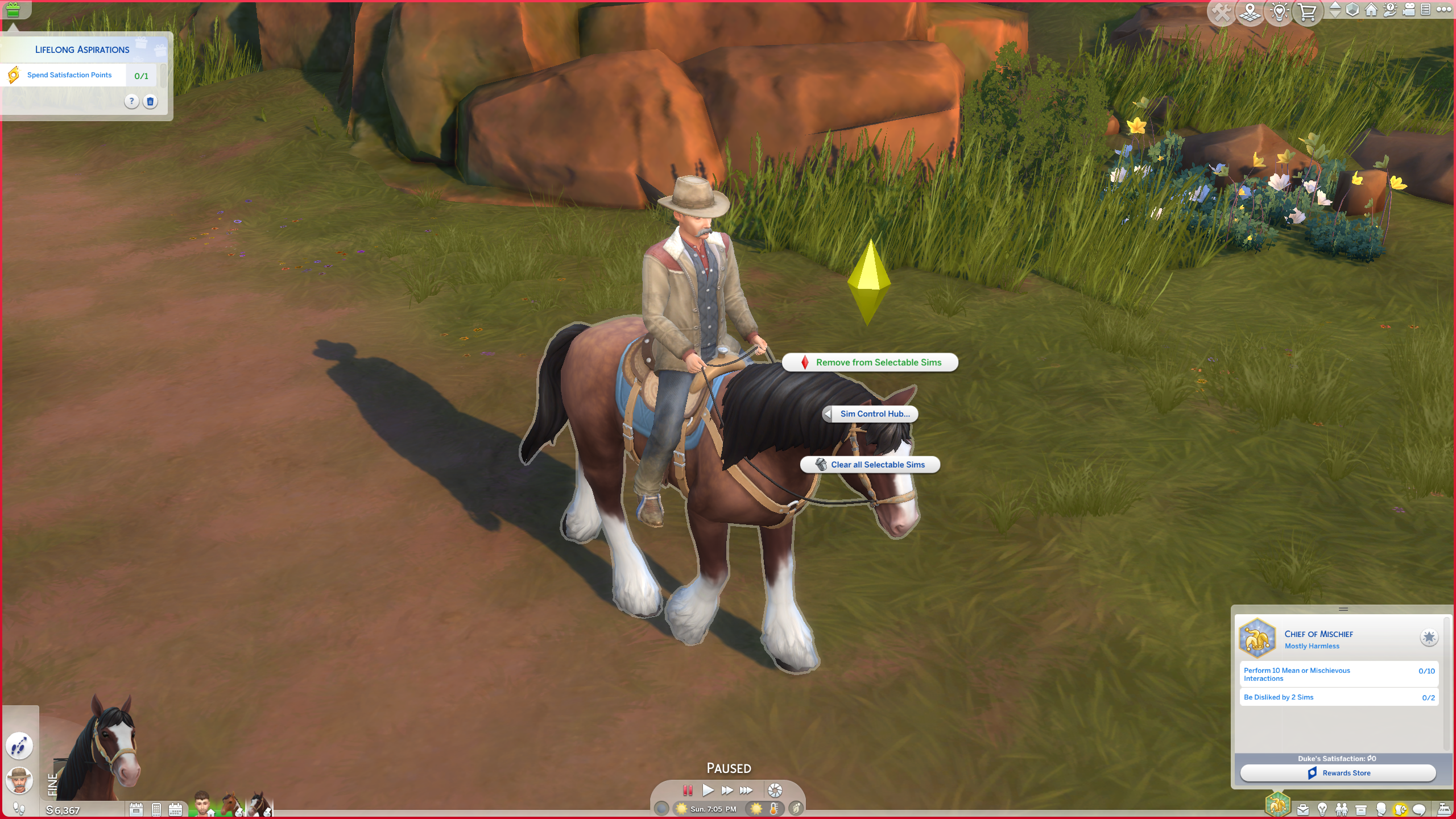Open the Manage Worlds map pin icon

click(1250, 12)
